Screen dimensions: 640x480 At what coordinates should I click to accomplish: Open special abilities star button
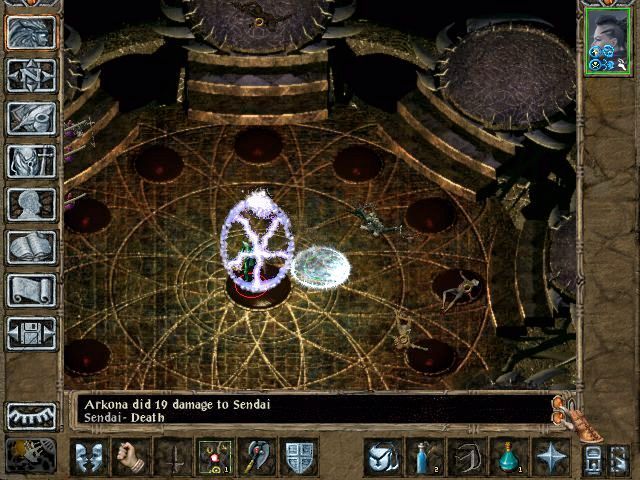tap(551, 457)
